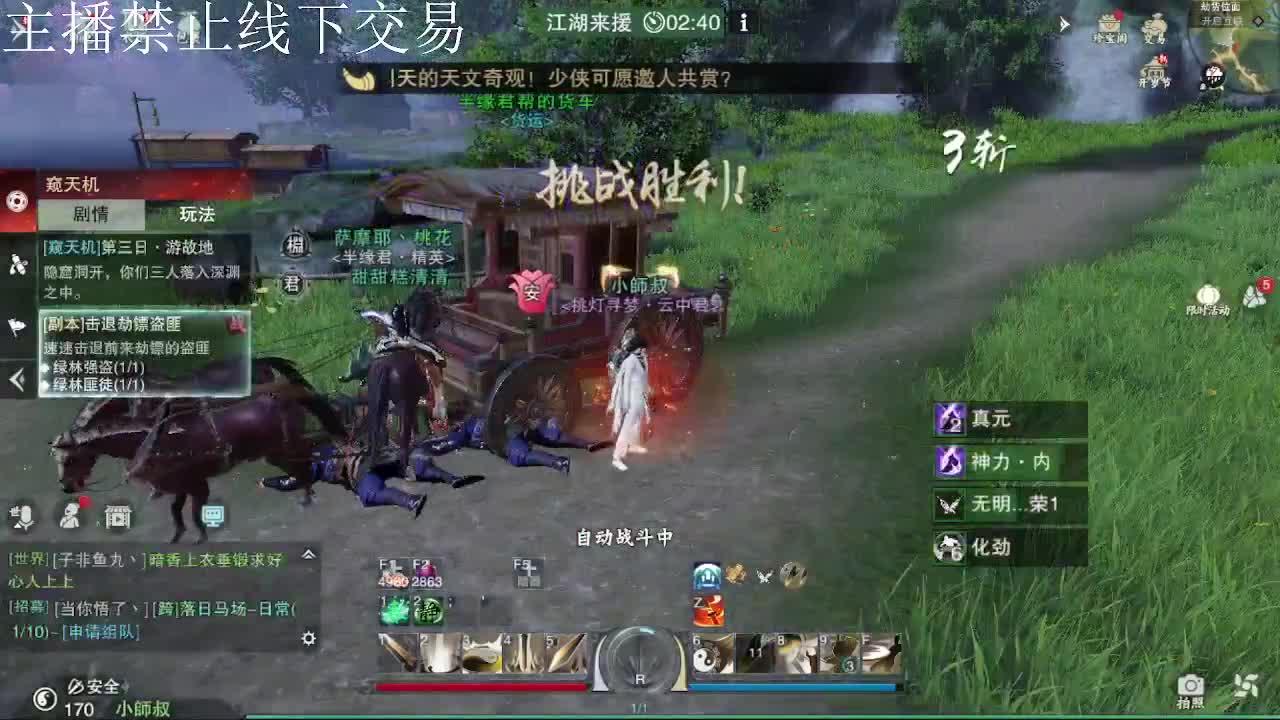
Task: Open the video recording icon above the chat window
Action: pyautogui.click(x=118, y=518)
